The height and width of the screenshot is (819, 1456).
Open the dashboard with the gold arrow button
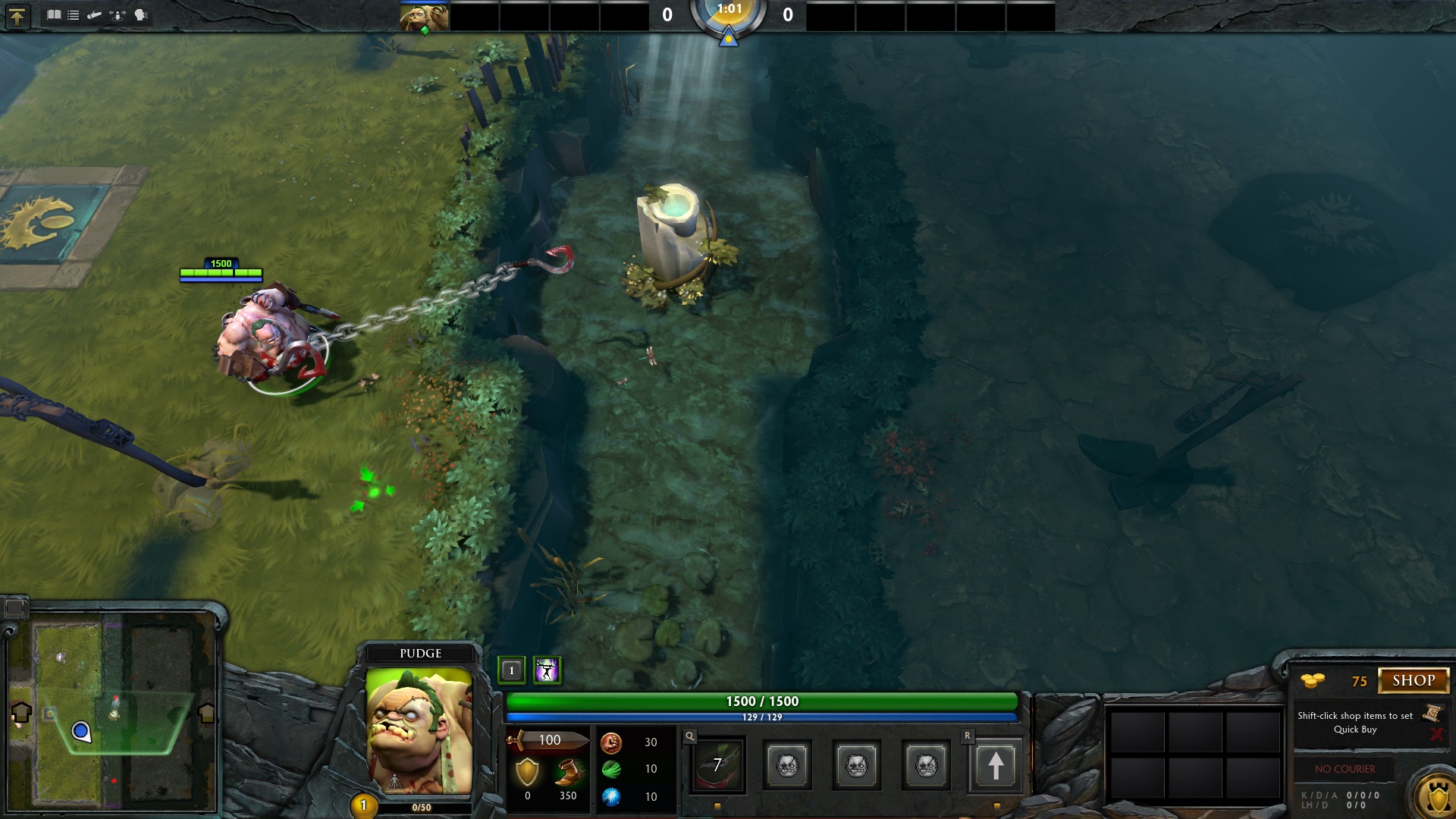click(x=17, y=16)
